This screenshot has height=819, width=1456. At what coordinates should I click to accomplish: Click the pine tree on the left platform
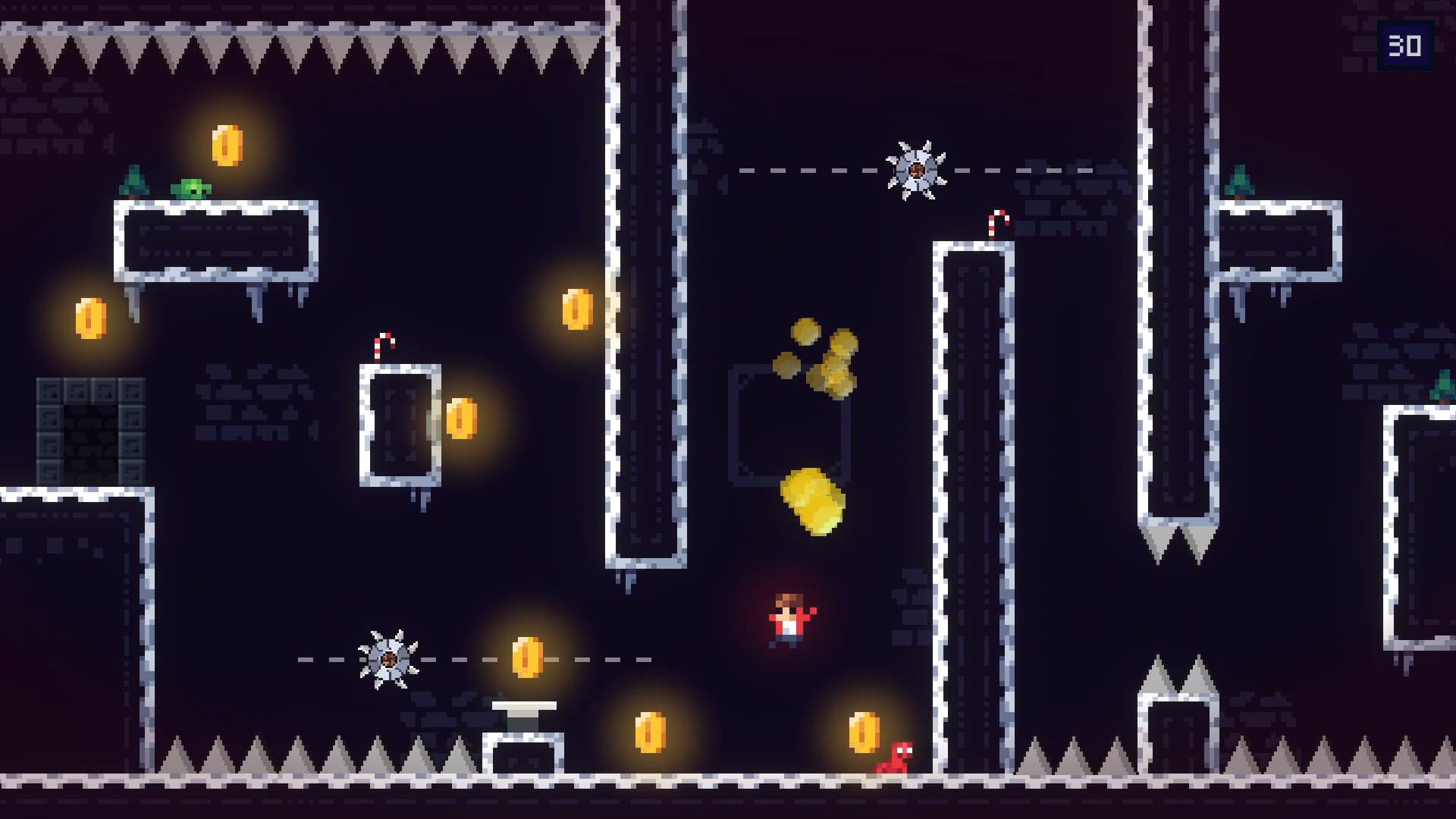pyautogui.click(x=133, y=182)
